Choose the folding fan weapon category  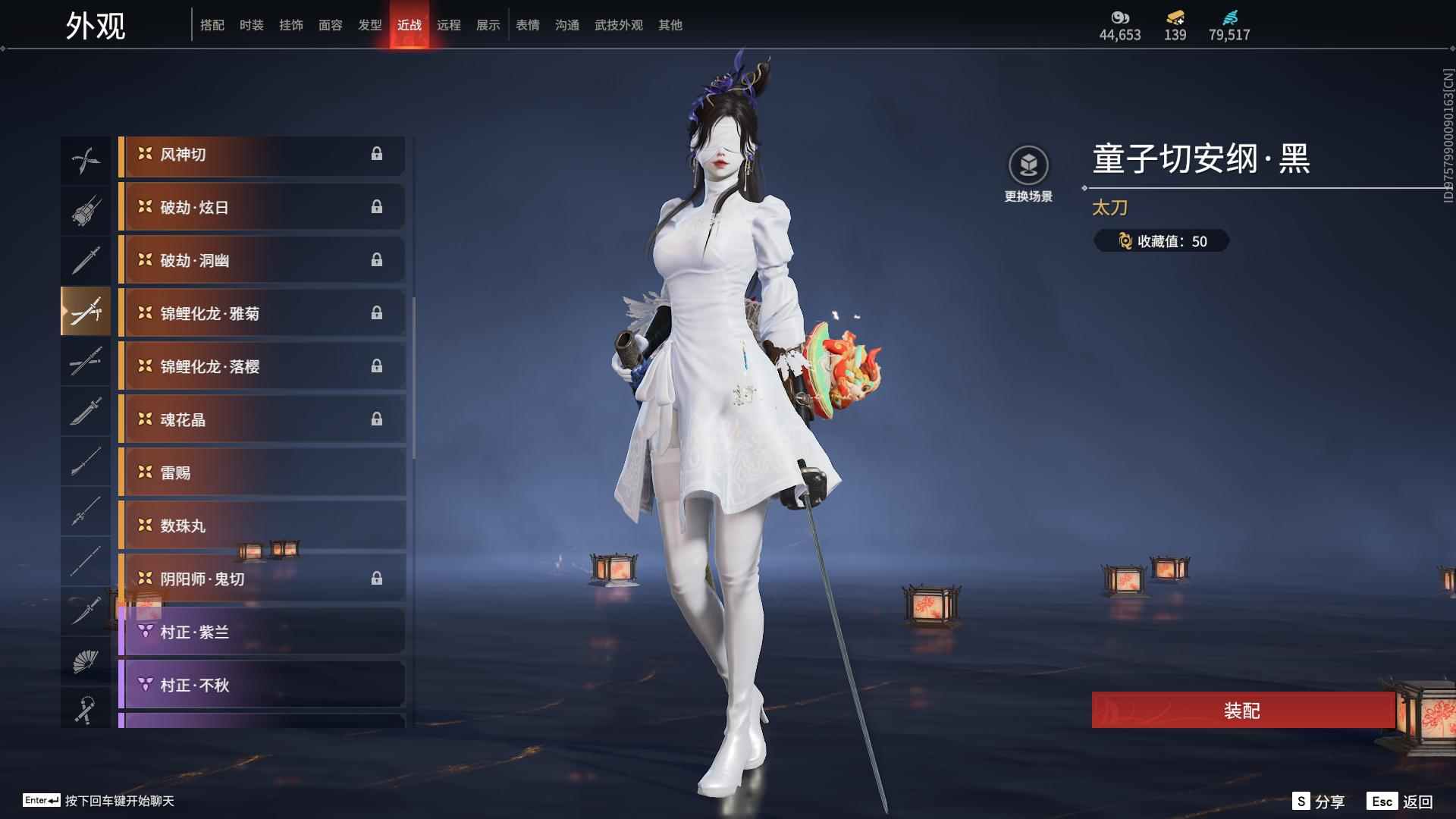pos(85,661)
